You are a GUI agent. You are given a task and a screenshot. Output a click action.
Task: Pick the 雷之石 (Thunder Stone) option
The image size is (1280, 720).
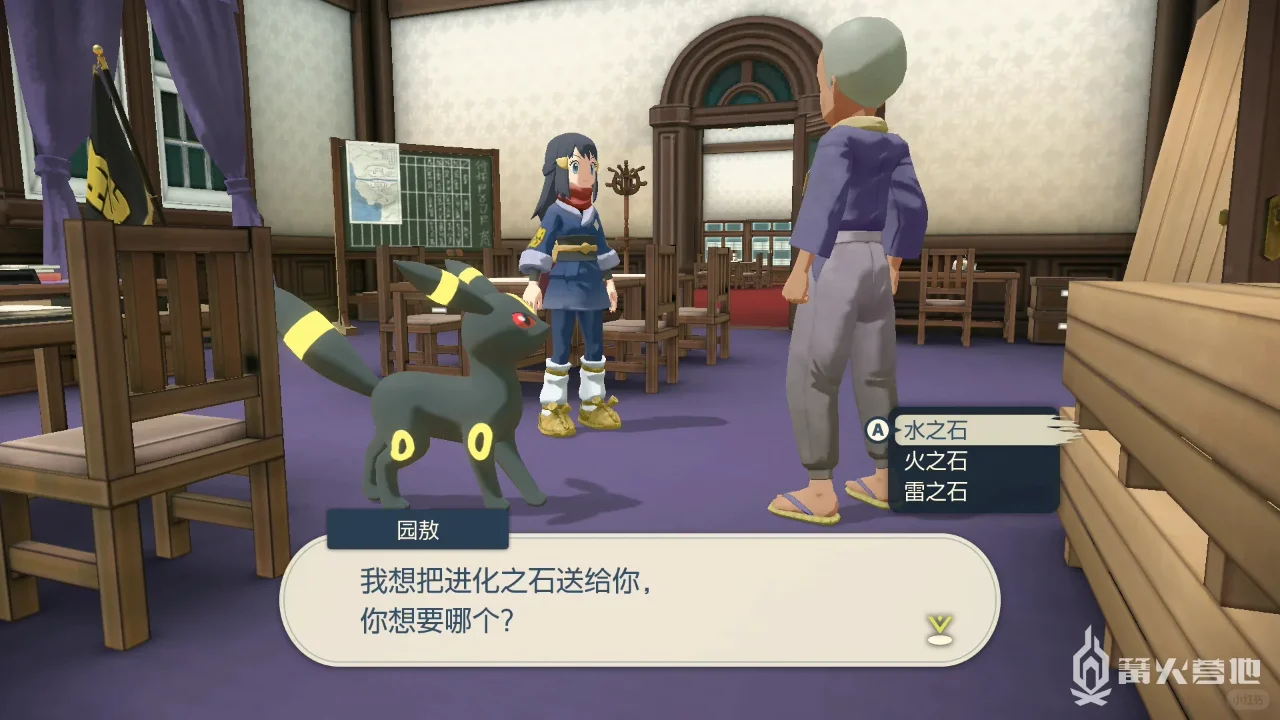(x=937, y=491)
